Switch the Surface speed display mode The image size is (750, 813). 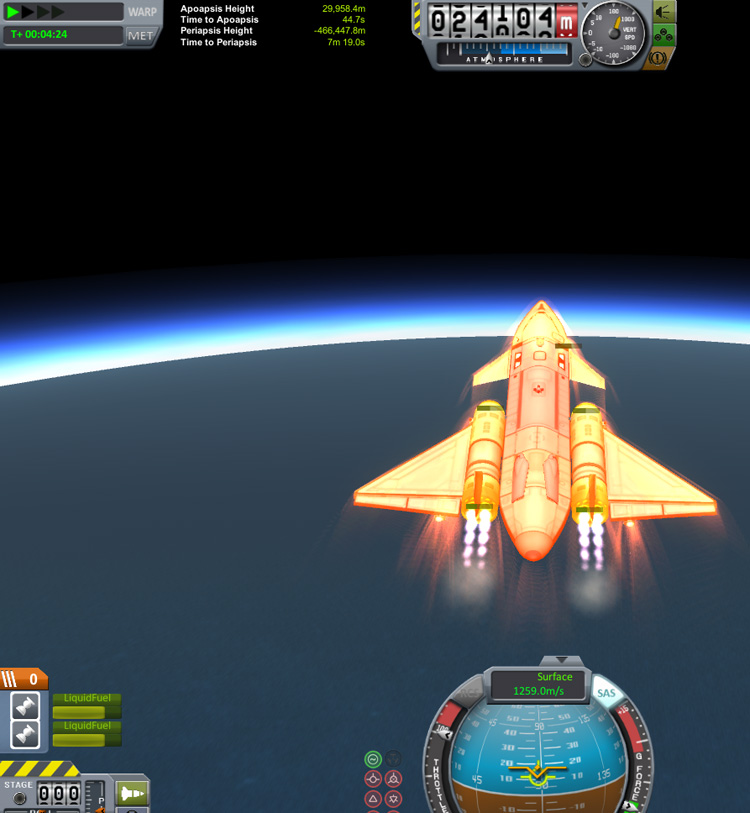coord(539,684)
